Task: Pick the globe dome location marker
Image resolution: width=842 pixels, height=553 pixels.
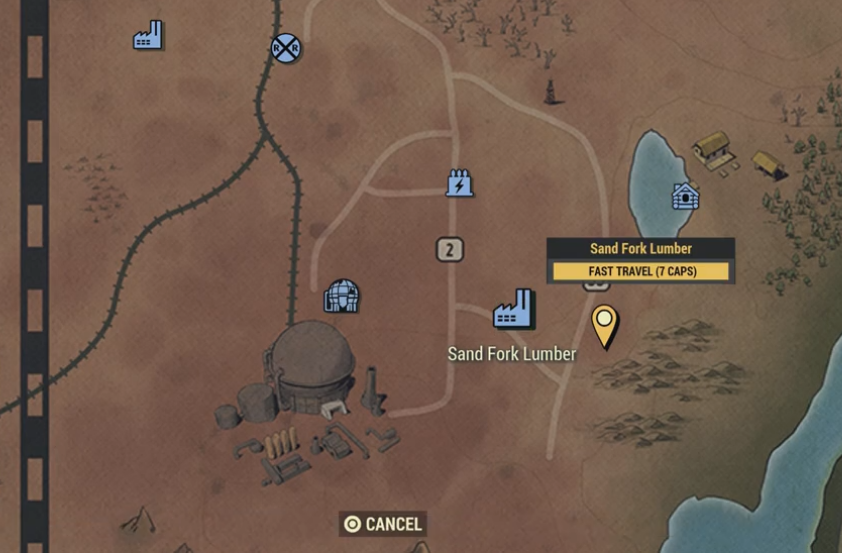Action: coord(341,295)
